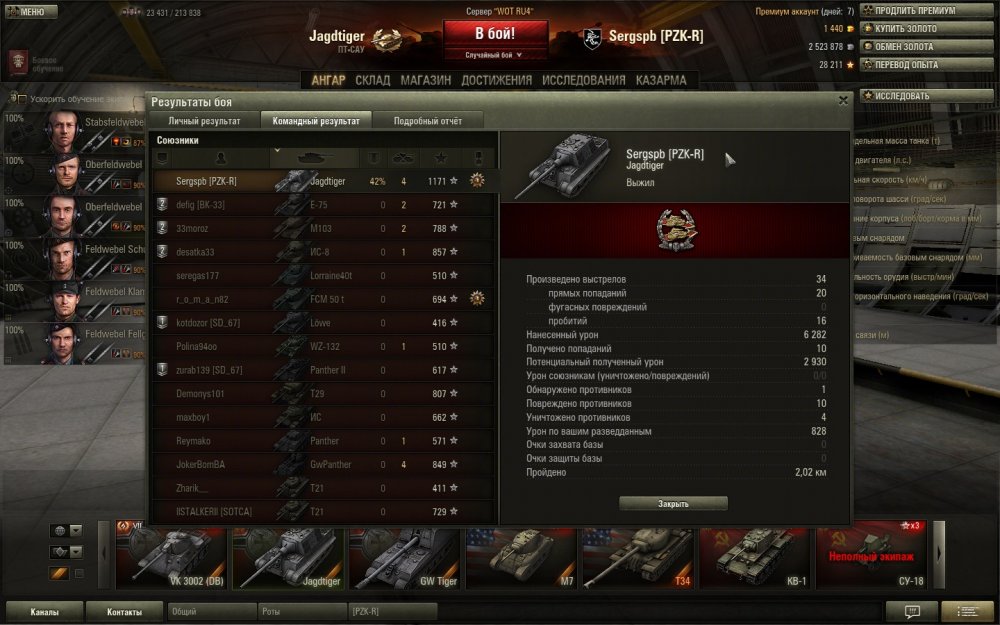This screenshot has height=625, width=1000.
Task: Open the КАЗАРМА section
Action: point(661,81)
